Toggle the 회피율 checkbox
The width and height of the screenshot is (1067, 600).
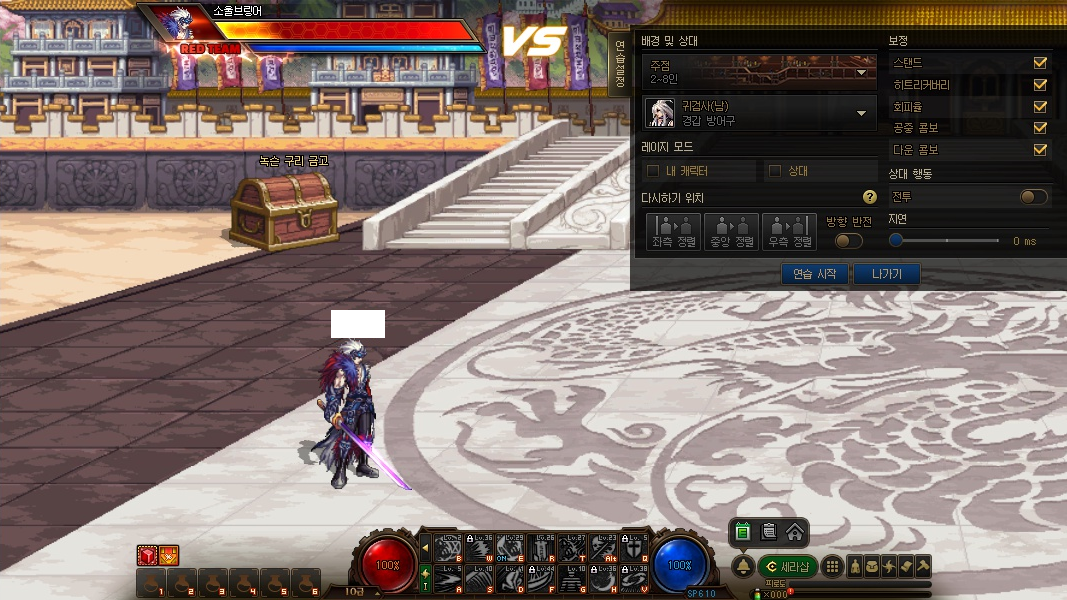[x=1040, y=106]
